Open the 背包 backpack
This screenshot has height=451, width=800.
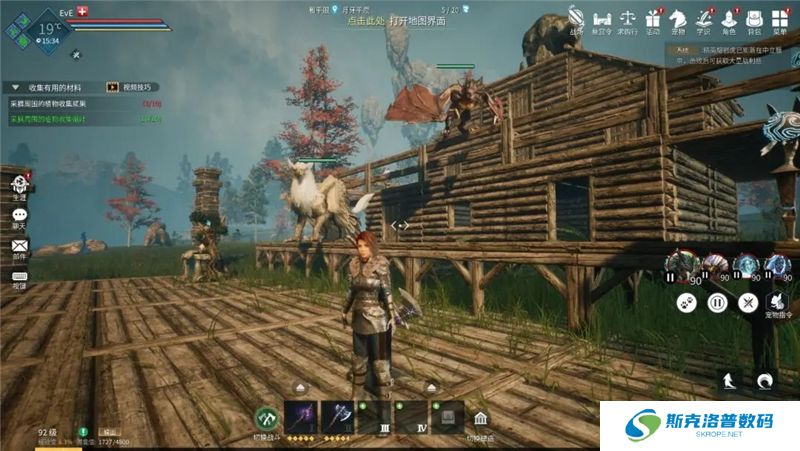click(757, 17)
